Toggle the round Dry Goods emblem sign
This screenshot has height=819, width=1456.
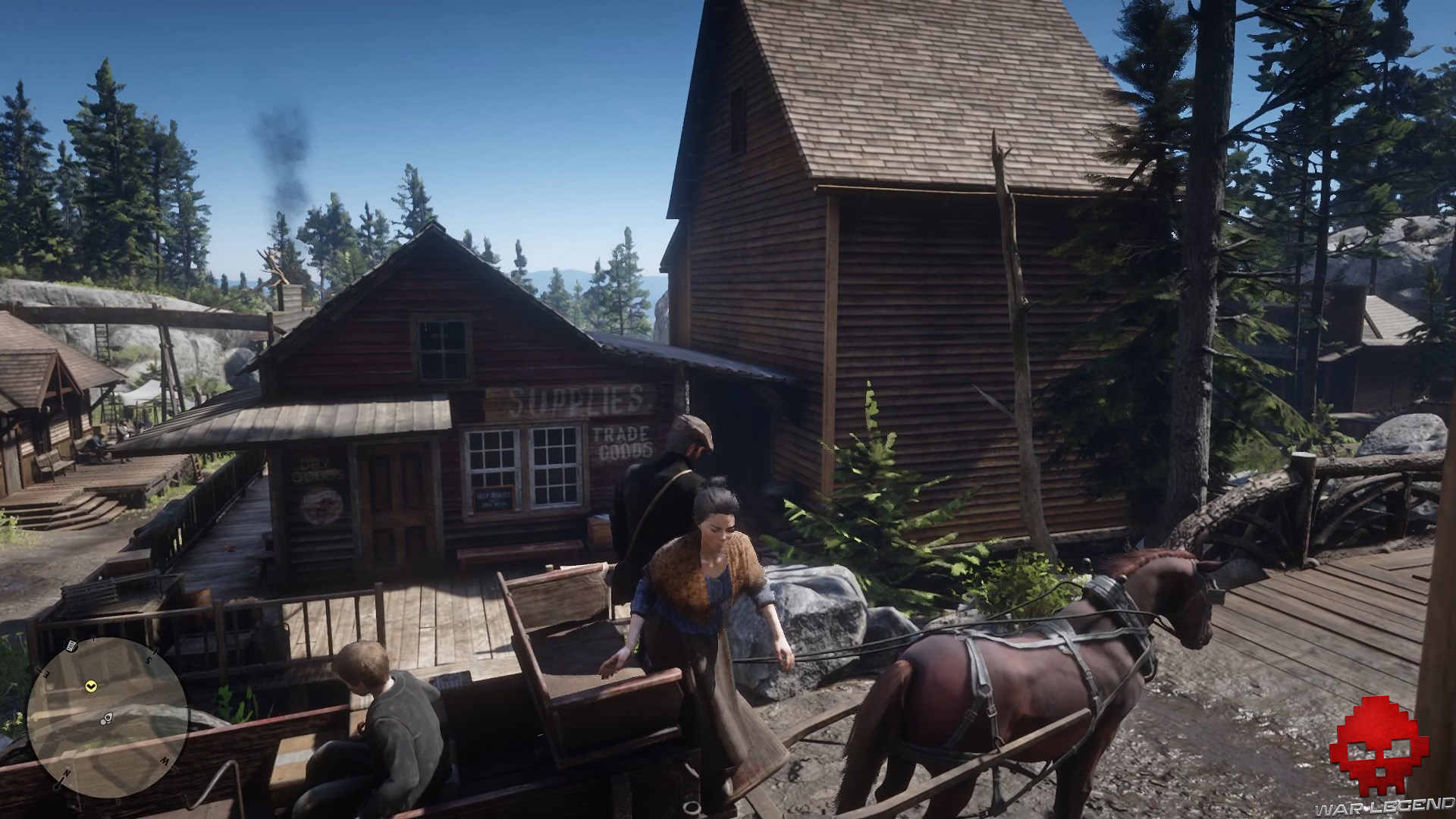tap(321, 505)
